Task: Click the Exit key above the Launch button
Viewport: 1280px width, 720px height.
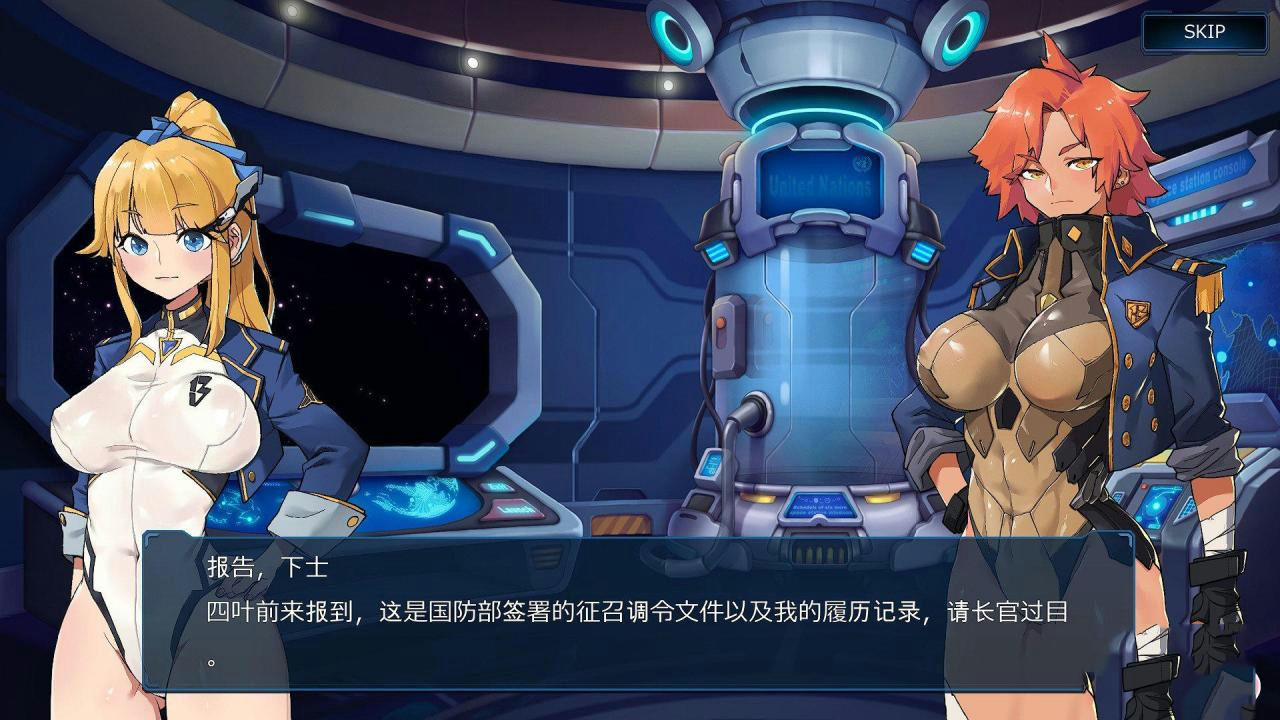Action: (x=497, y=486)
